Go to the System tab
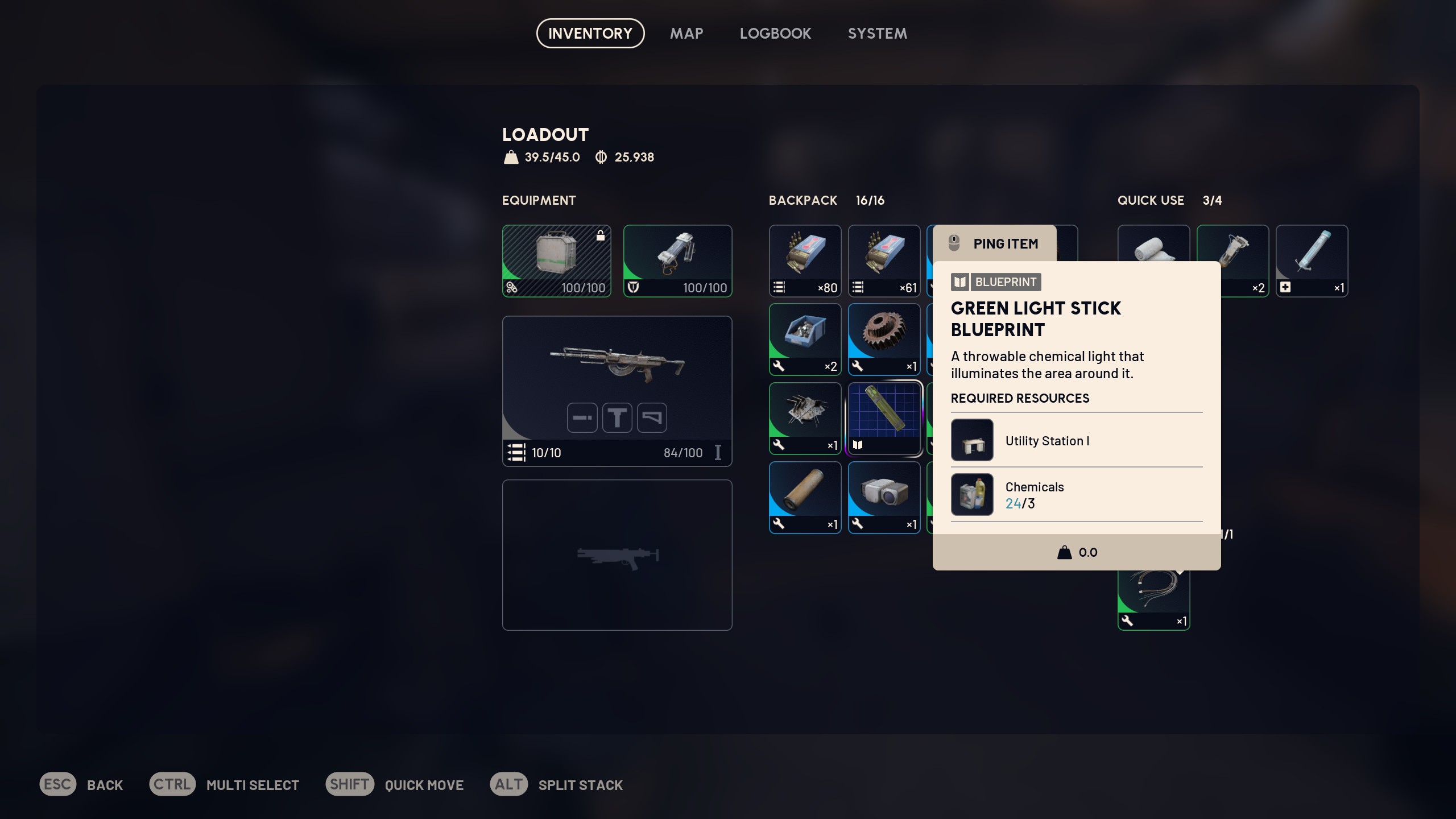 click(x=877, y=34)
